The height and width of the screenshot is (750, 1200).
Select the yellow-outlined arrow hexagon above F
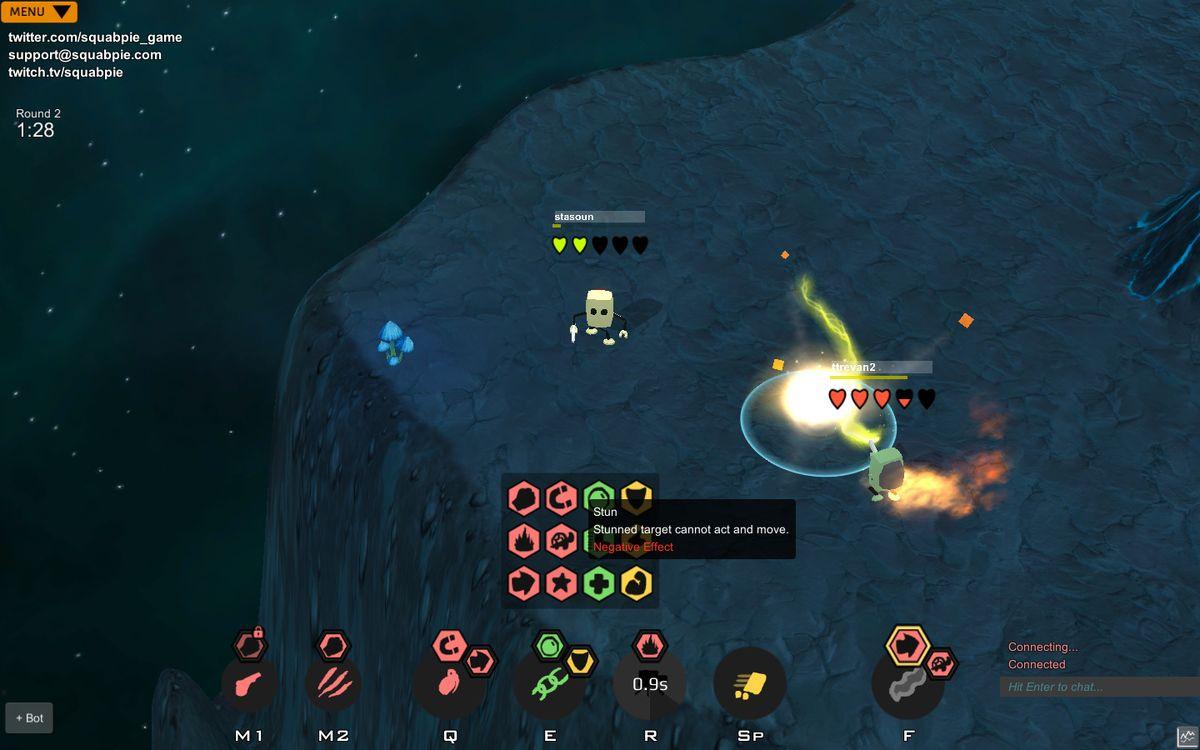click(x=908, y=645)
